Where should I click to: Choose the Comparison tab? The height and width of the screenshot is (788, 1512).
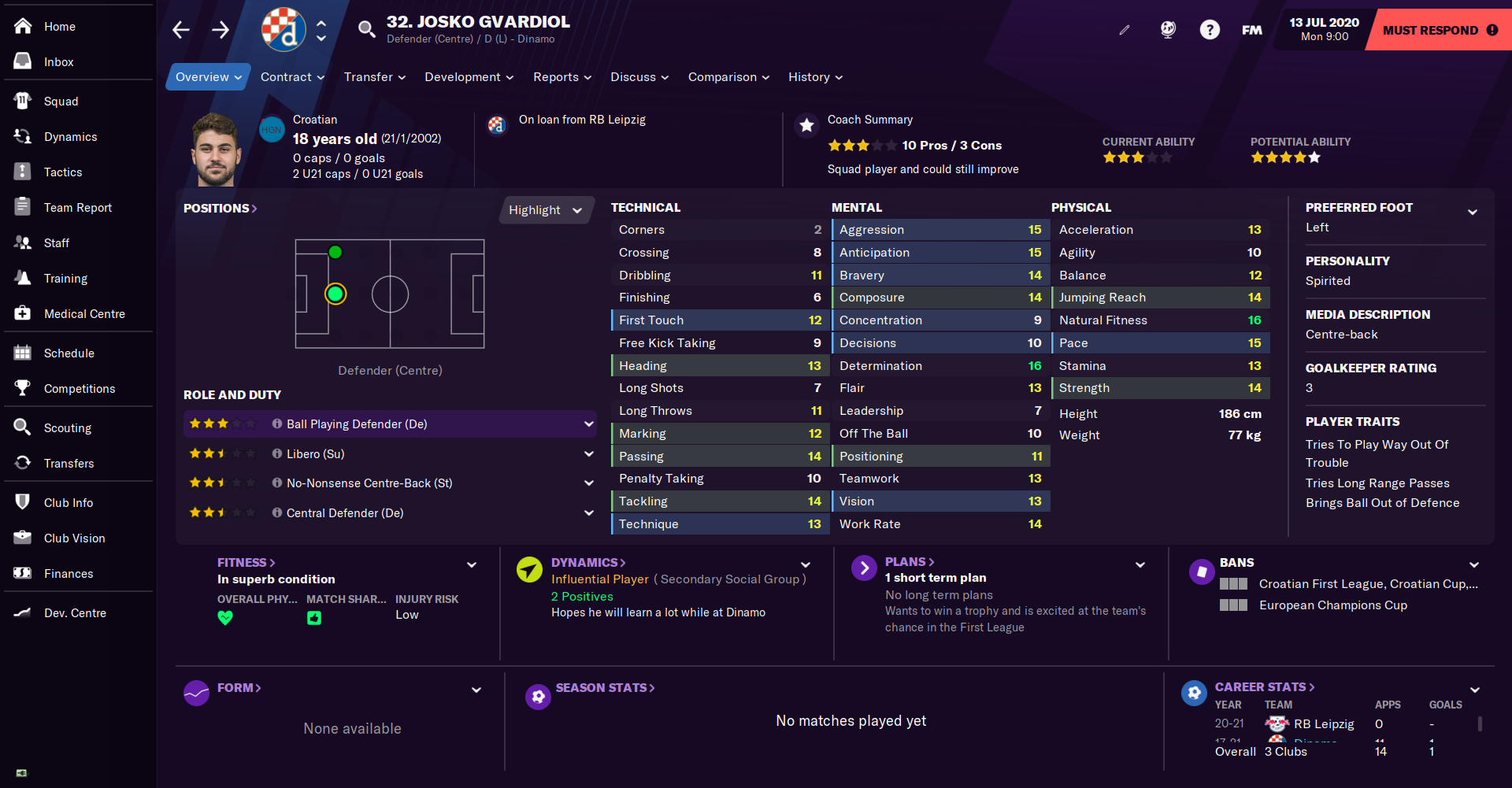tap(728, 77)
